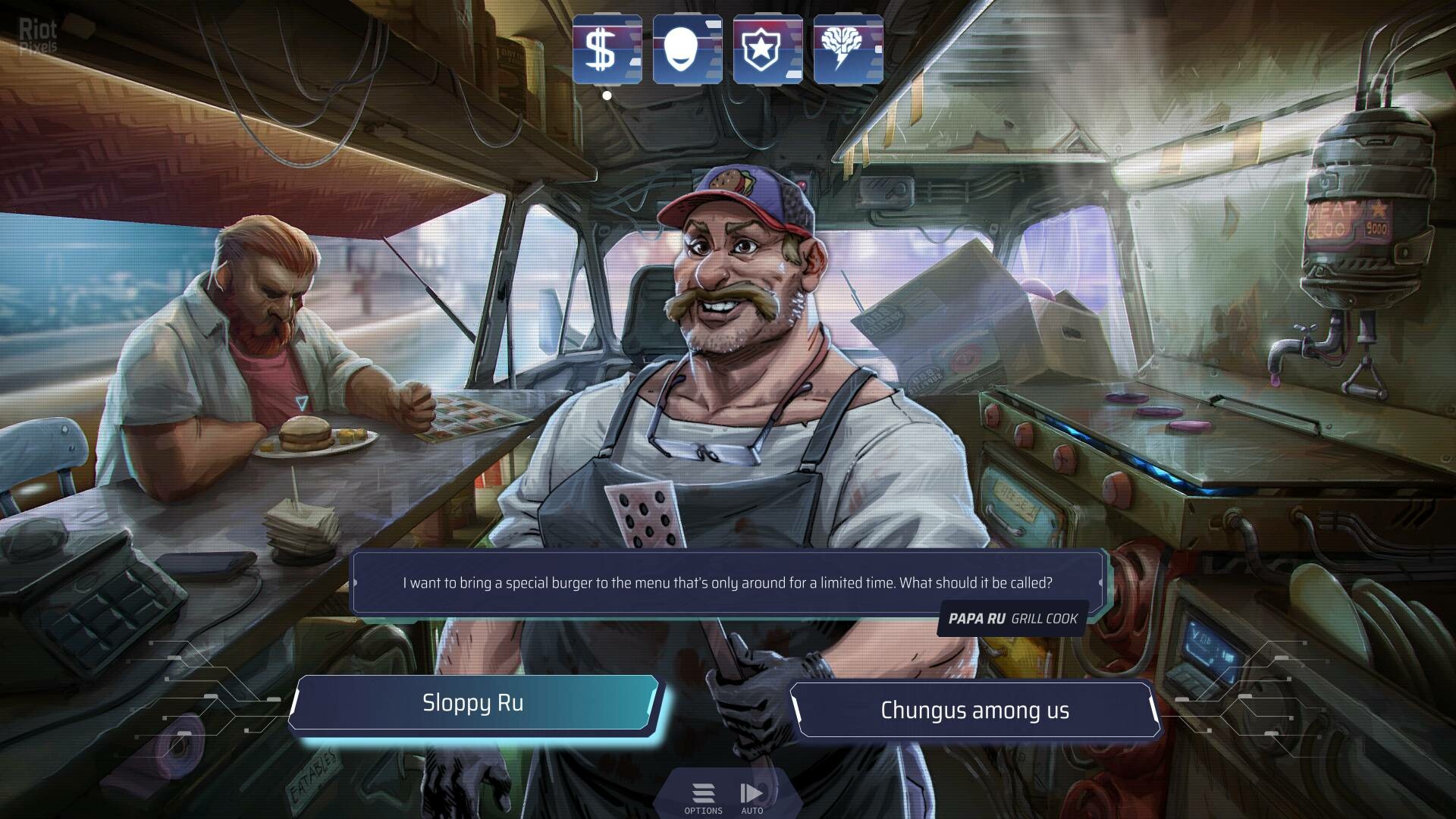Select the police badge star icon
Screen dimensions: 1456x819
click(767, 49)
